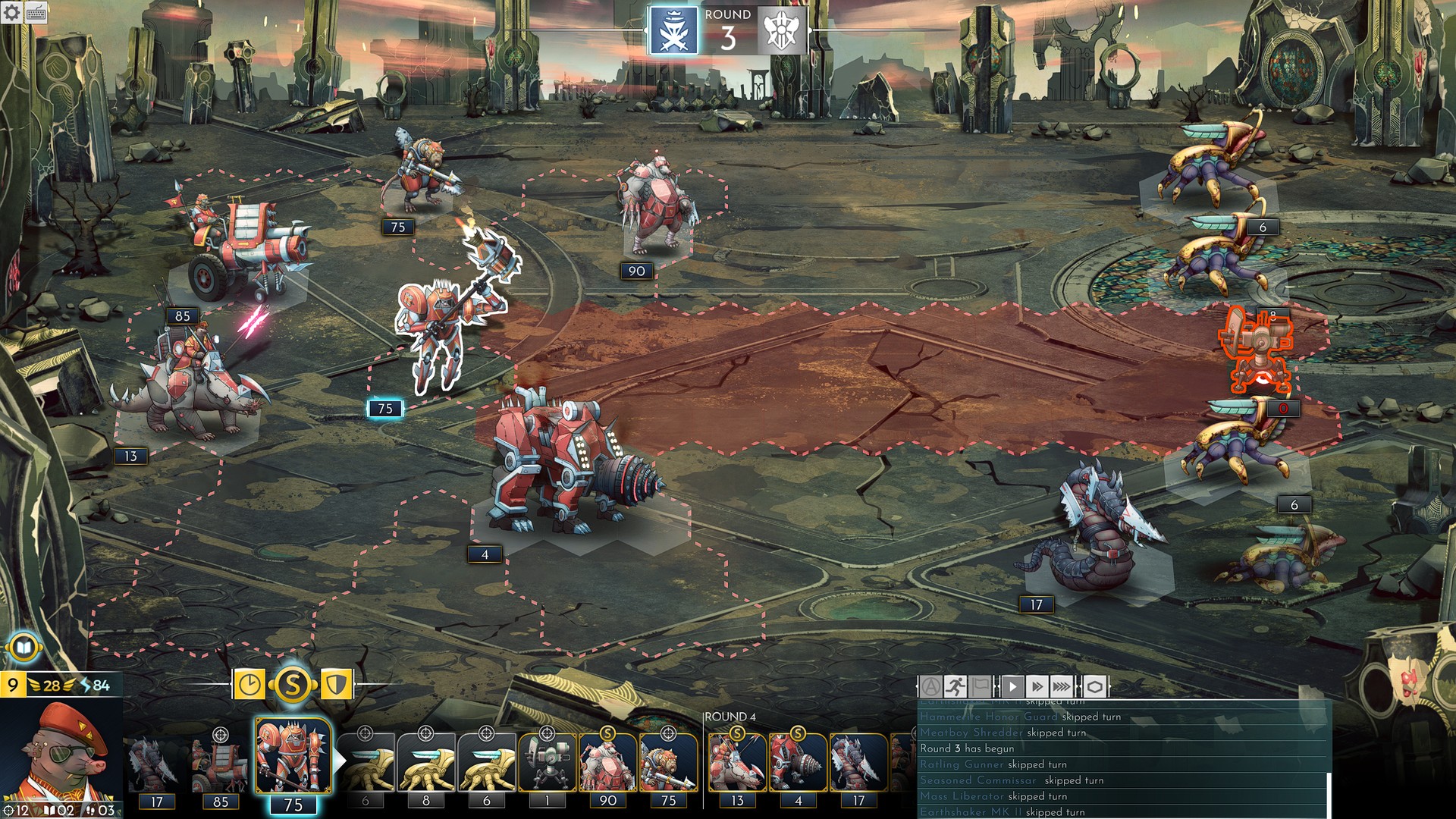This screenshot has width=1456, height=819.
Task: Set animation speed to normal play
Action: click(x=1012, y=687)
